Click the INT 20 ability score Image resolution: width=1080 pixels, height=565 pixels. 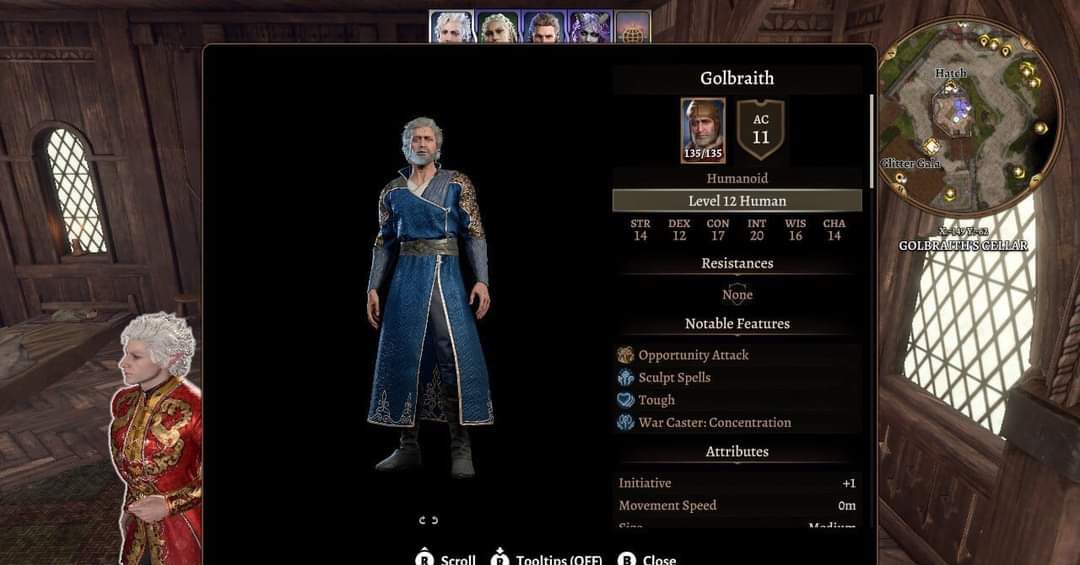[756, 230]
